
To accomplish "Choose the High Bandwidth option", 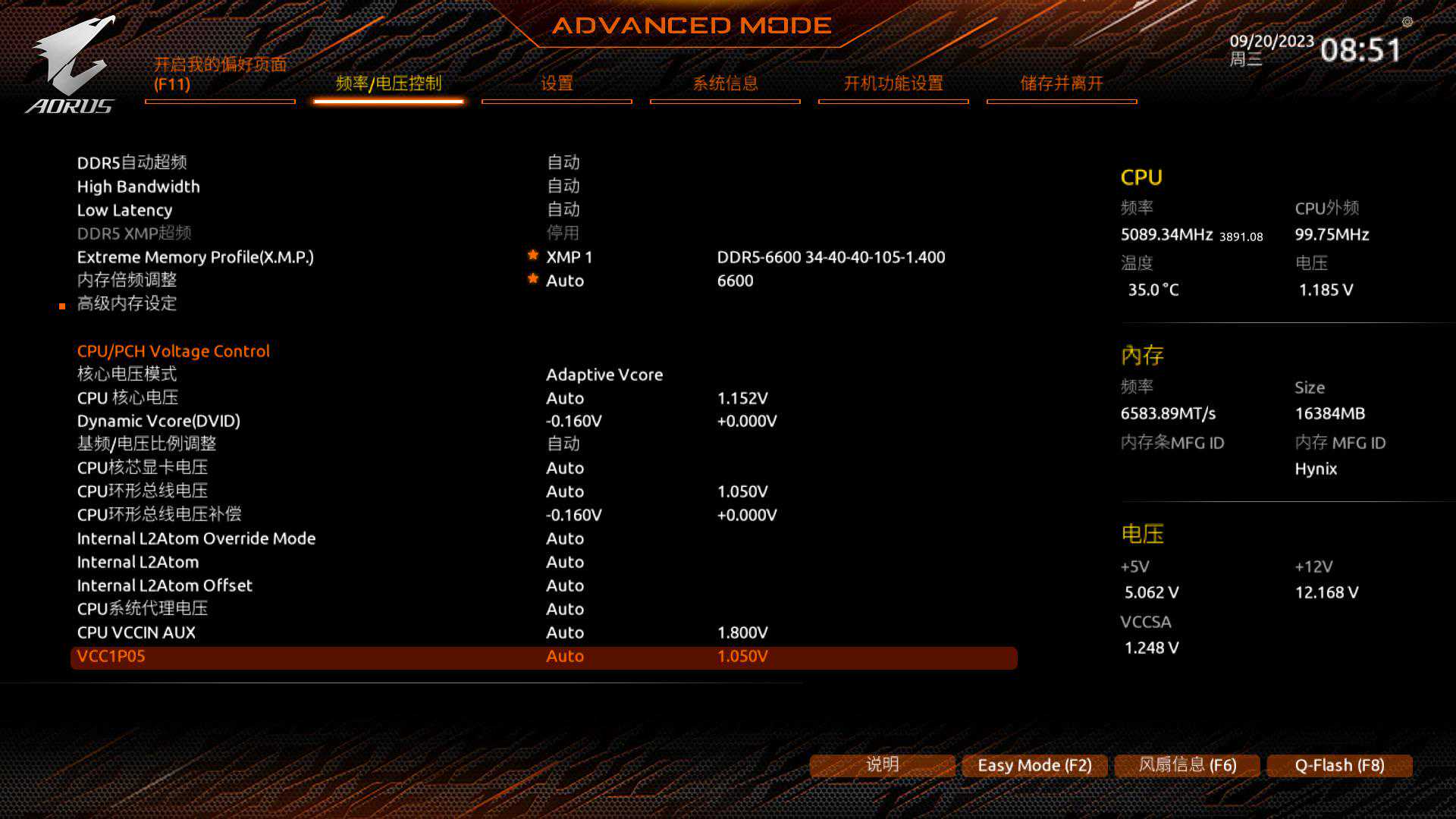I will (139, 187).
